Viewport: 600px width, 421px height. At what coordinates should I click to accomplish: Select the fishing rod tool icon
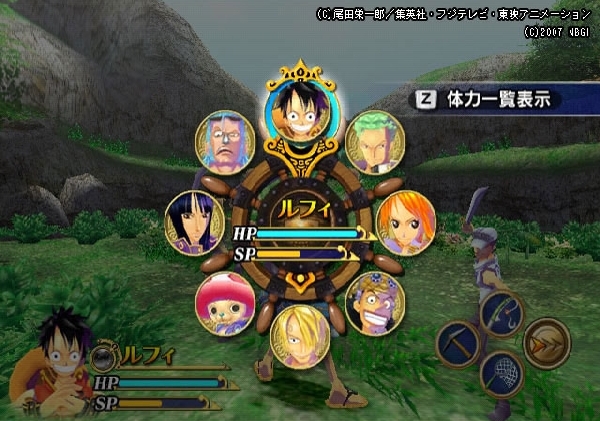(x=501, y=313)
